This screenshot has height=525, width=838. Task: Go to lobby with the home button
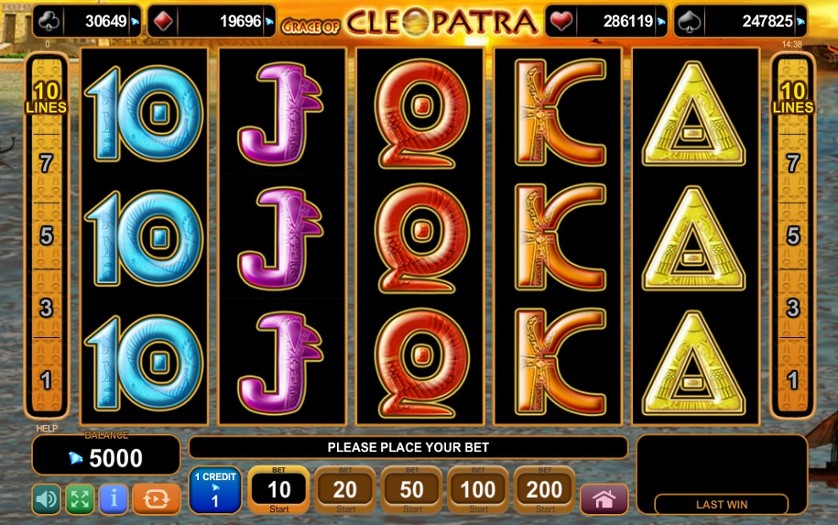click(604, 498)
